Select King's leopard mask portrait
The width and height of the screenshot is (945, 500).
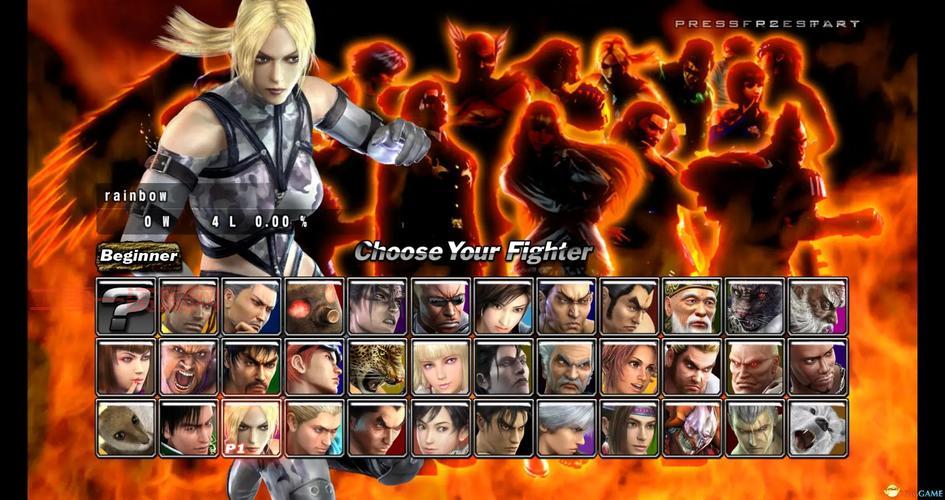tap(378, 367)
